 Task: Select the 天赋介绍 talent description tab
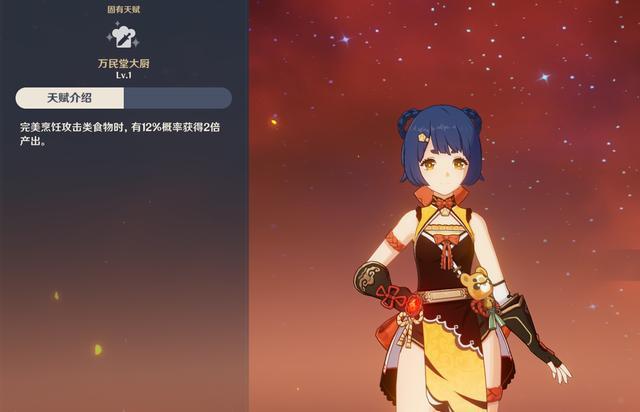pos(70,98)
